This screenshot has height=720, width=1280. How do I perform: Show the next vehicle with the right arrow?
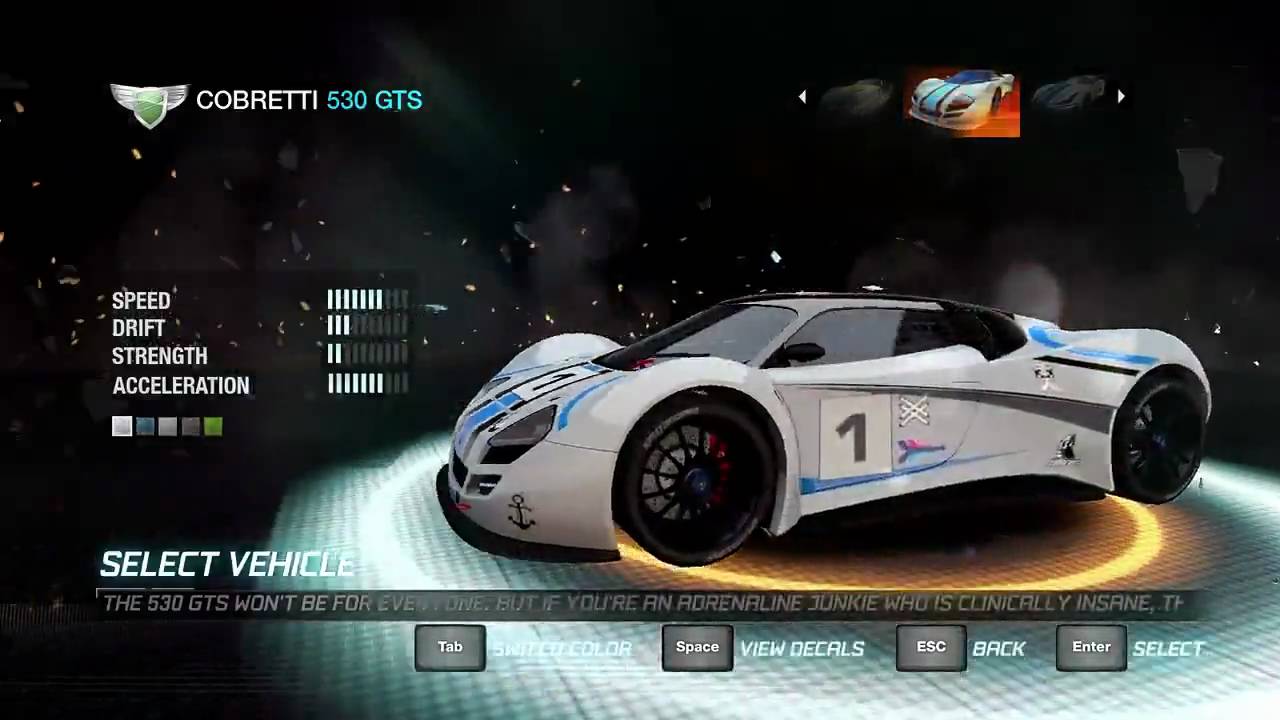click(1121, 97)
